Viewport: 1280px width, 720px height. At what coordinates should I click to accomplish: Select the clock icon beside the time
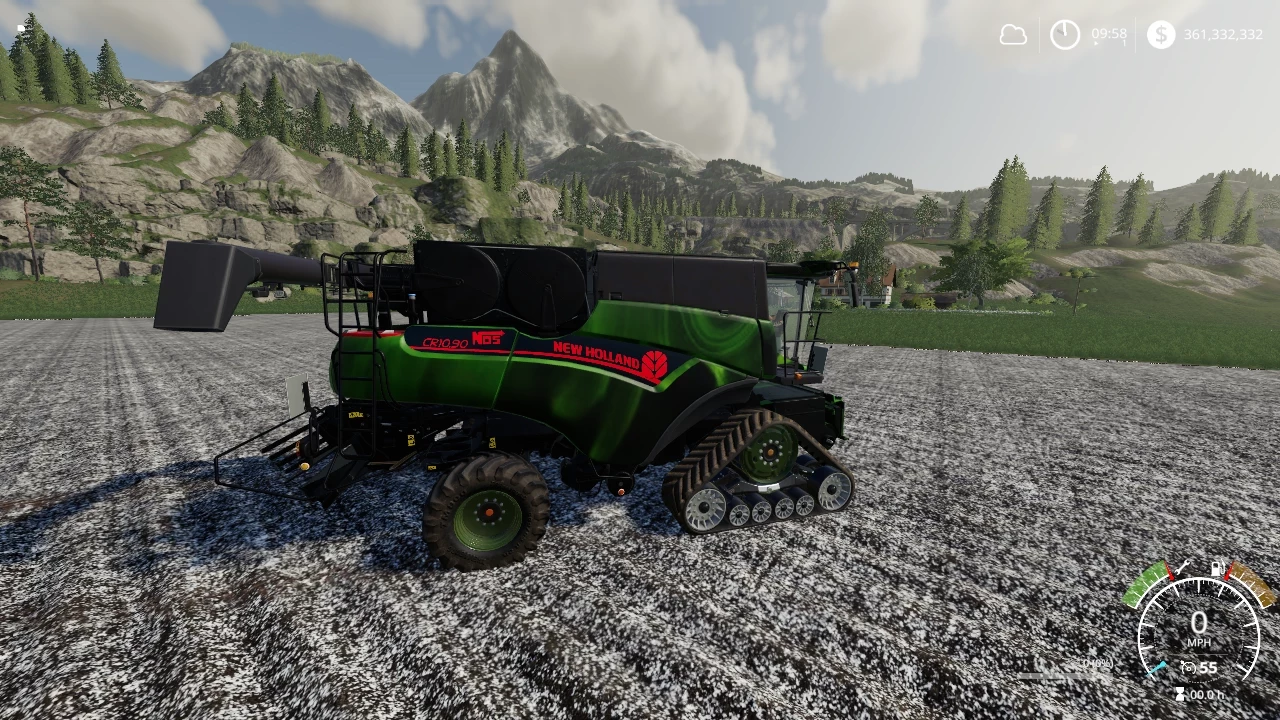tap(1065, 35)
